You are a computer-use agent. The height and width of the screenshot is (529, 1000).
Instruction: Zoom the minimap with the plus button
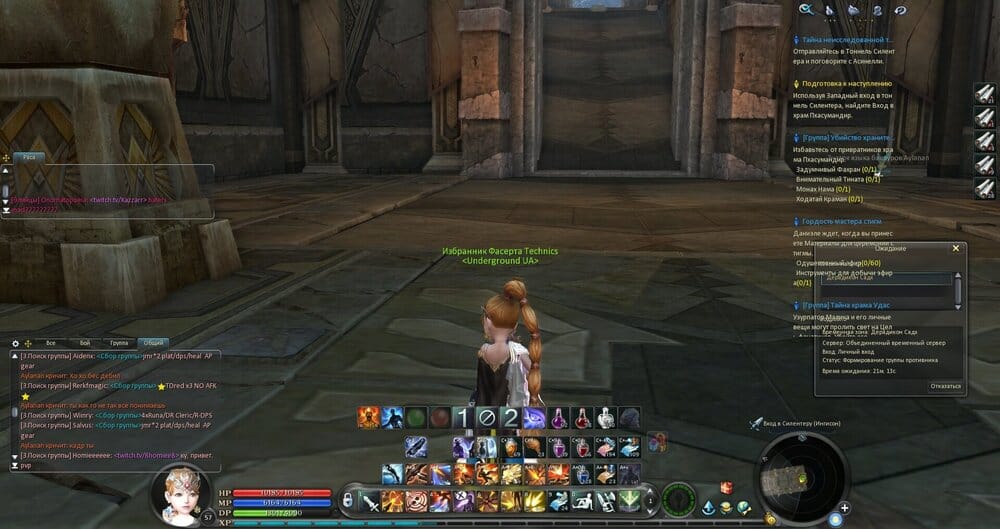pos(845,508)
